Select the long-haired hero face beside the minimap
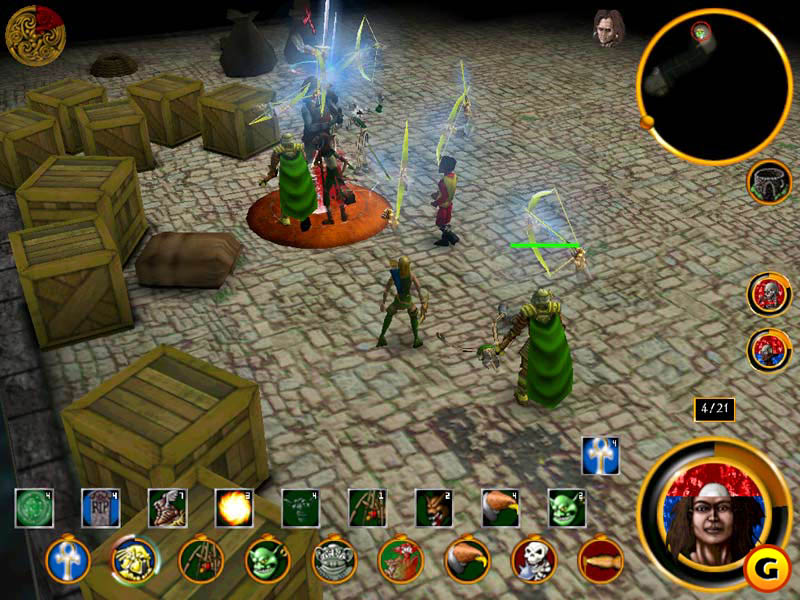800x600 pixels. click(x=606, y=29)
